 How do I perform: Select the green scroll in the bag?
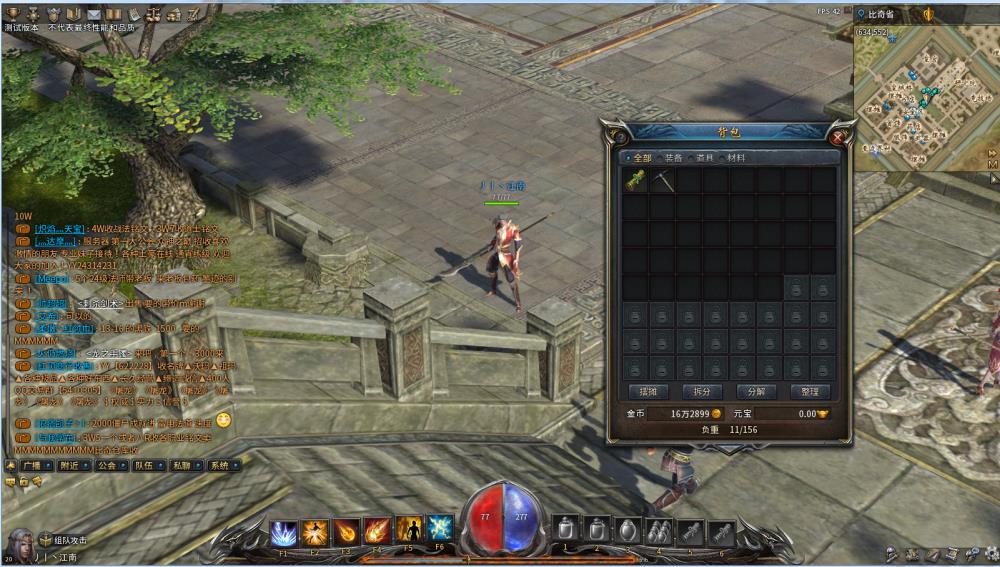(x=636, y=181)
